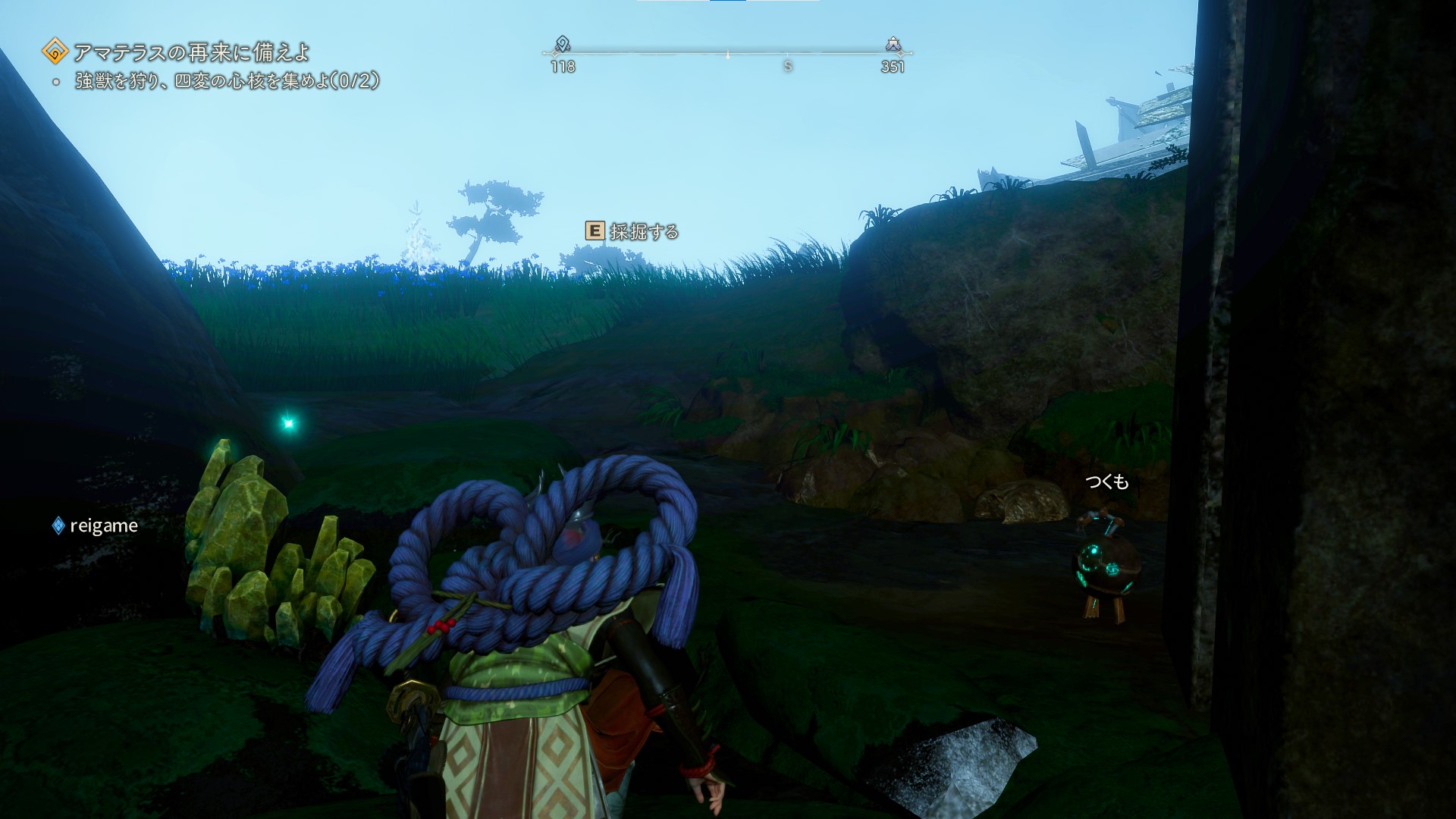
Task: Select the compass marker showing distance 351
Action: pos(893,45)
